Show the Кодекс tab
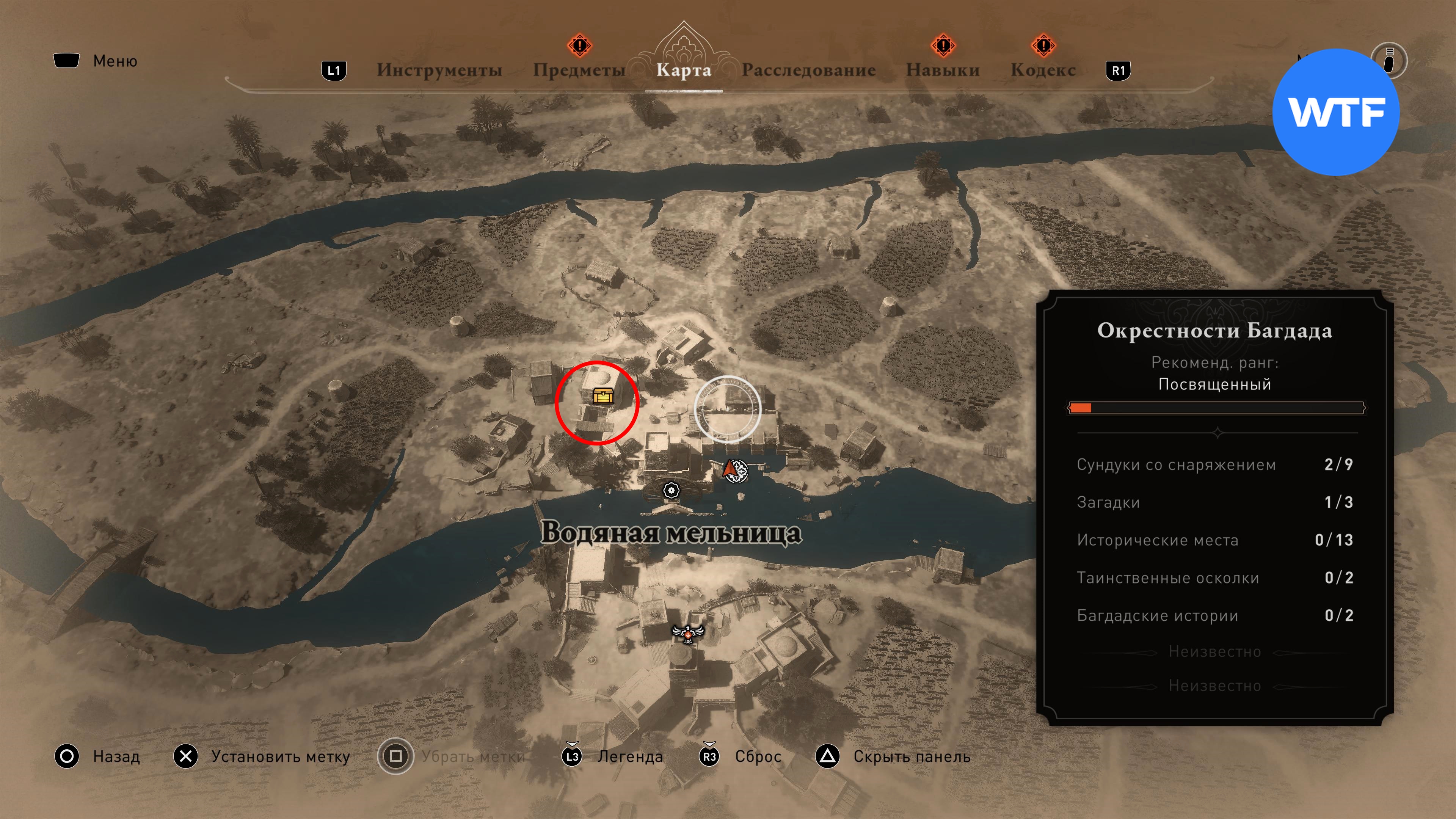The width and height of the screenshot is (1456, 819). pyautogui.click(x=1043, y=70)
